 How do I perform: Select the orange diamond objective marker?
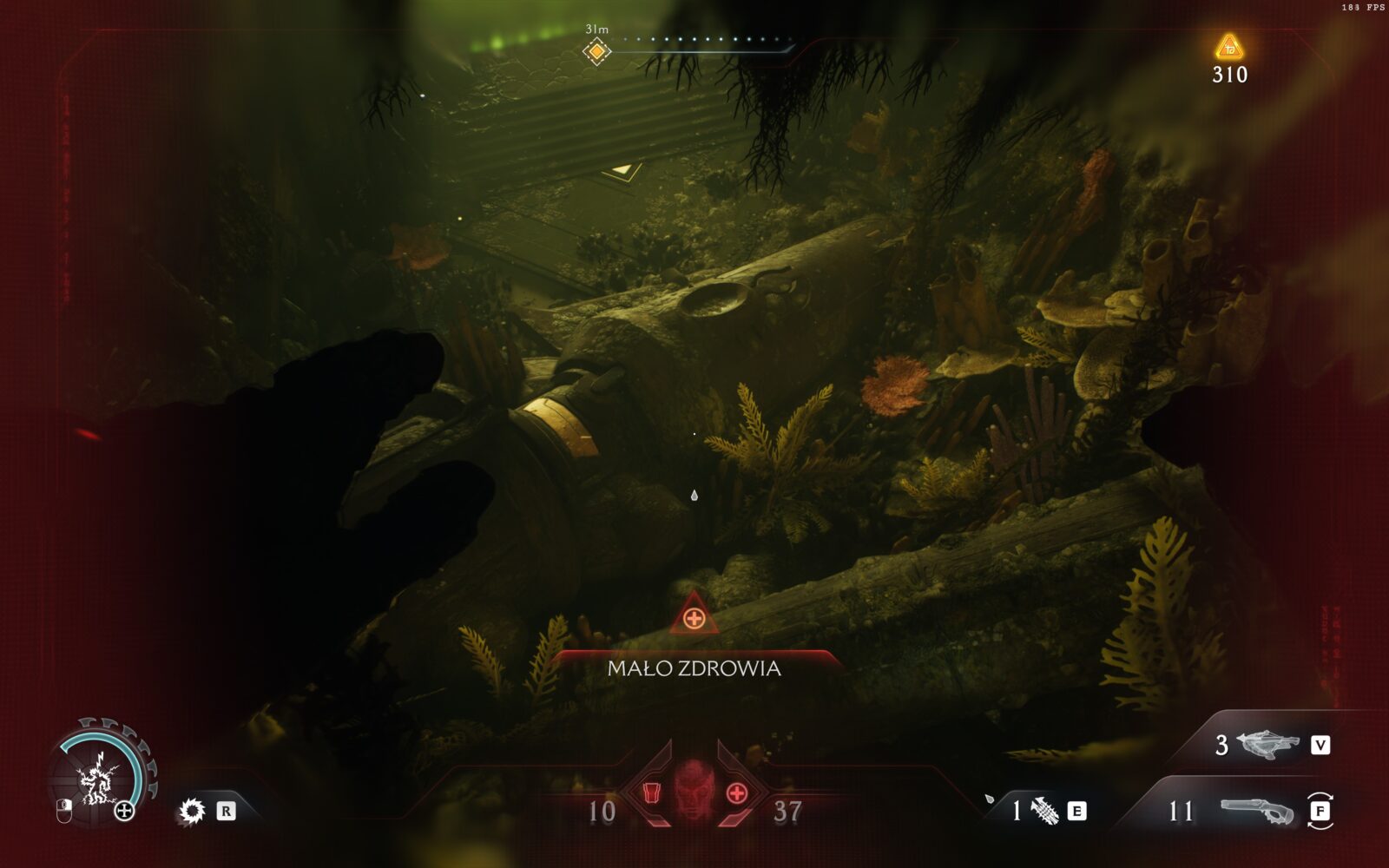coord(596,51)
